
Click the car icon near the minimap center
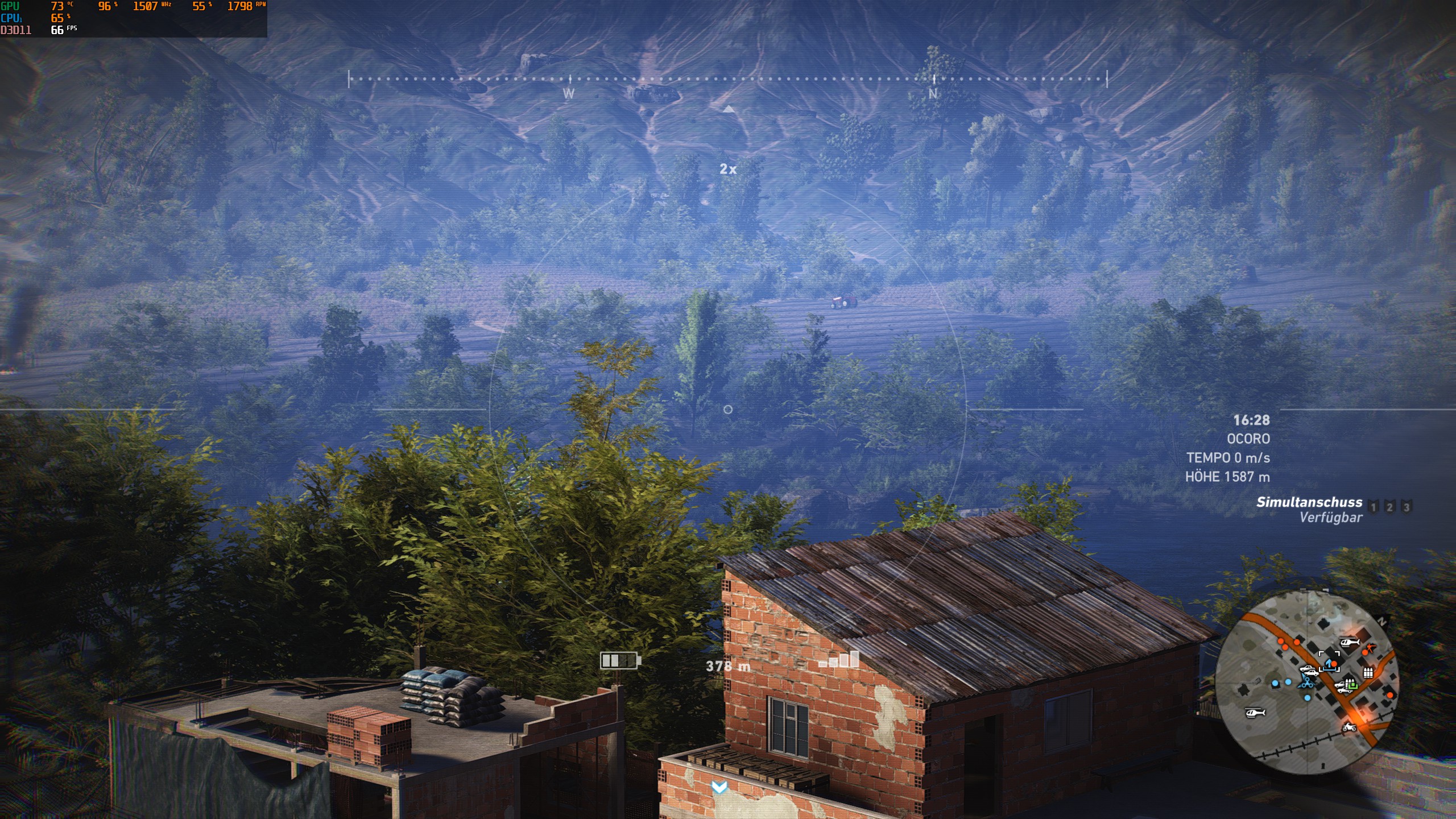pos(1308,671)
